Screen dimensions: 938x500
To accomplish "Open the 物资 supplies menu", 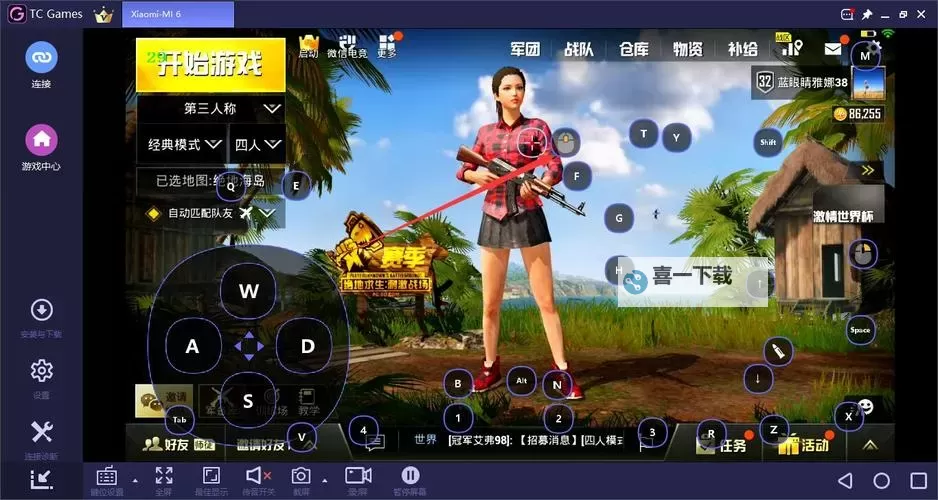I will pyautogui.click(x=687, y=49).
